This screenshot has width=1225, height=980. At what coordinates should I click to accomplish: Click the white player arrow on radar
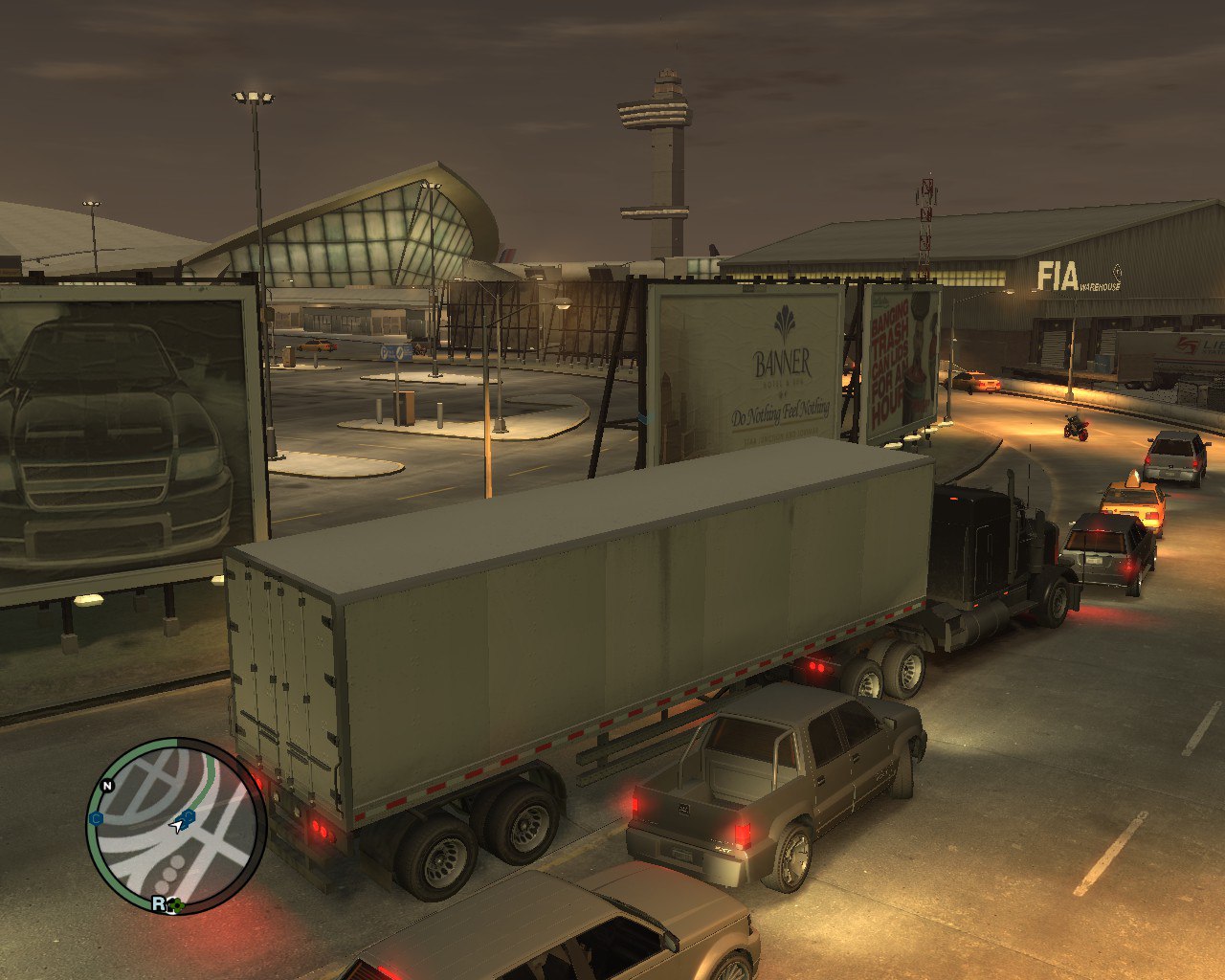point(176,825)
